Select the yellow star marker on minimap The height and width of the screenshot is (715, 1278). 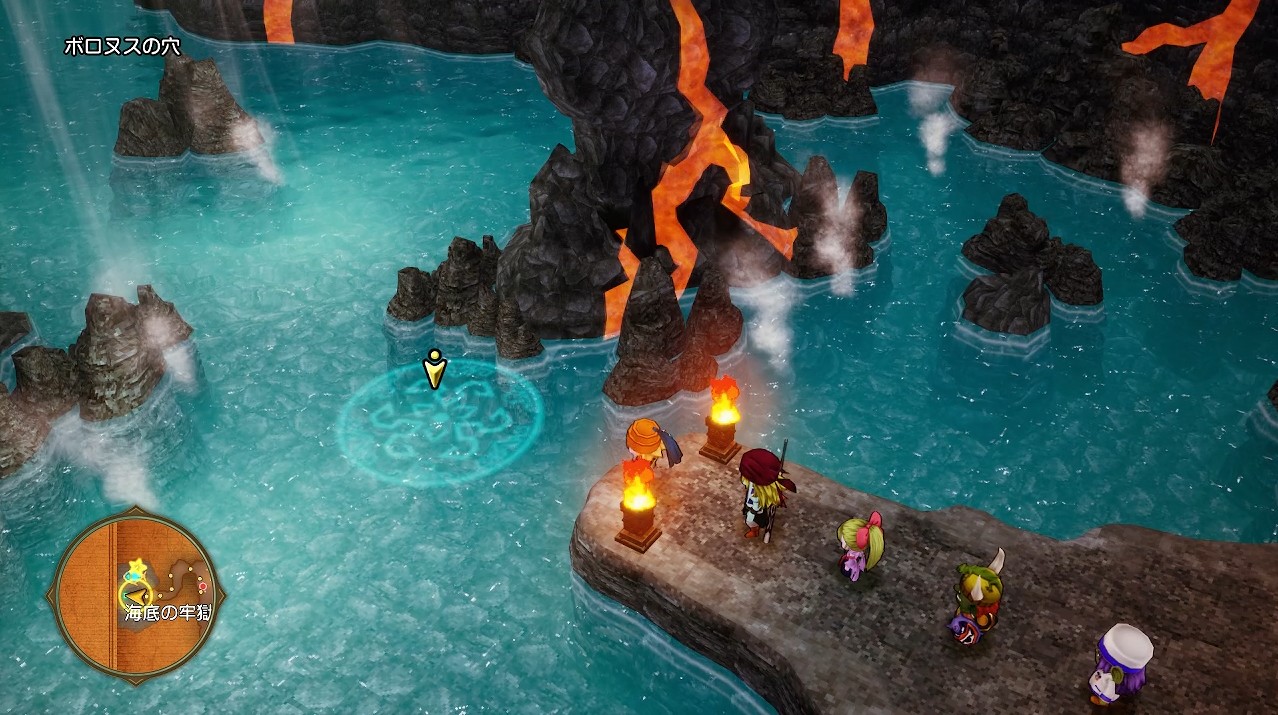(x=138, y=566)
